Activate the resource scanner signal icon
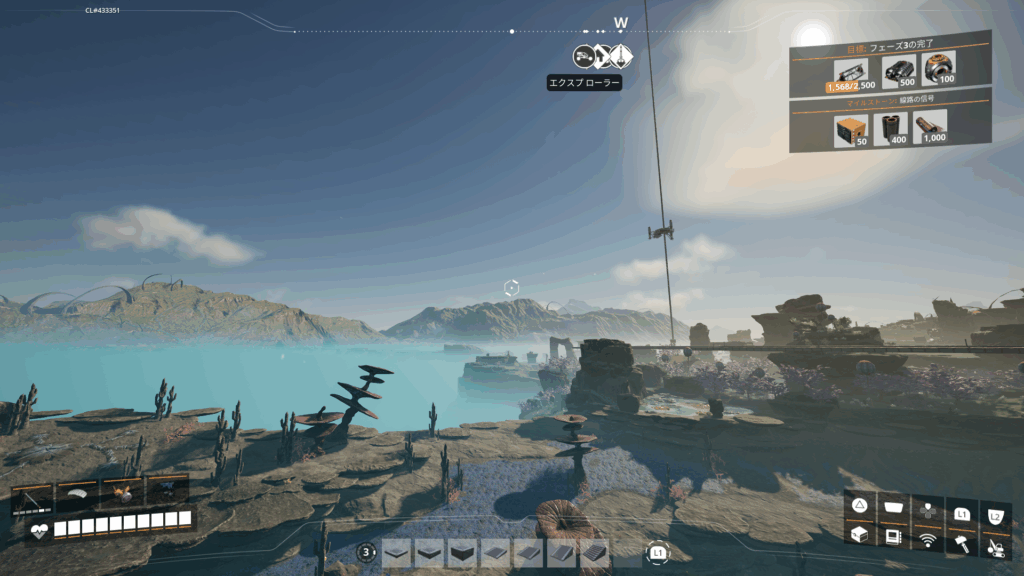This screenshot has width=1024, height=576. [x=927, y=540]
